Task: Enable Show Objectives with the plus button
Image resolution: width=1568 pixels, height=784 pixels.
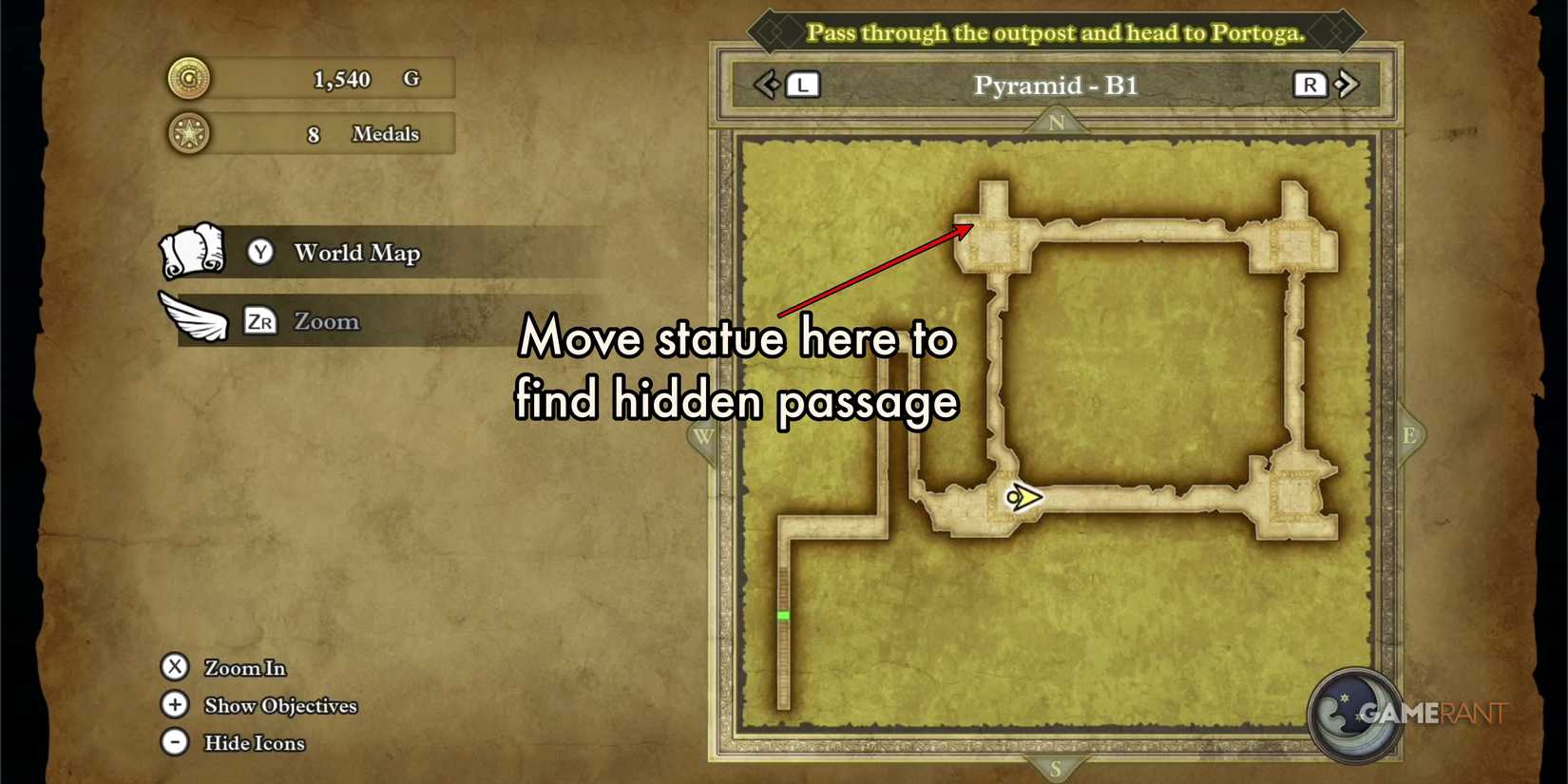Action: click(x=175, y=705)
